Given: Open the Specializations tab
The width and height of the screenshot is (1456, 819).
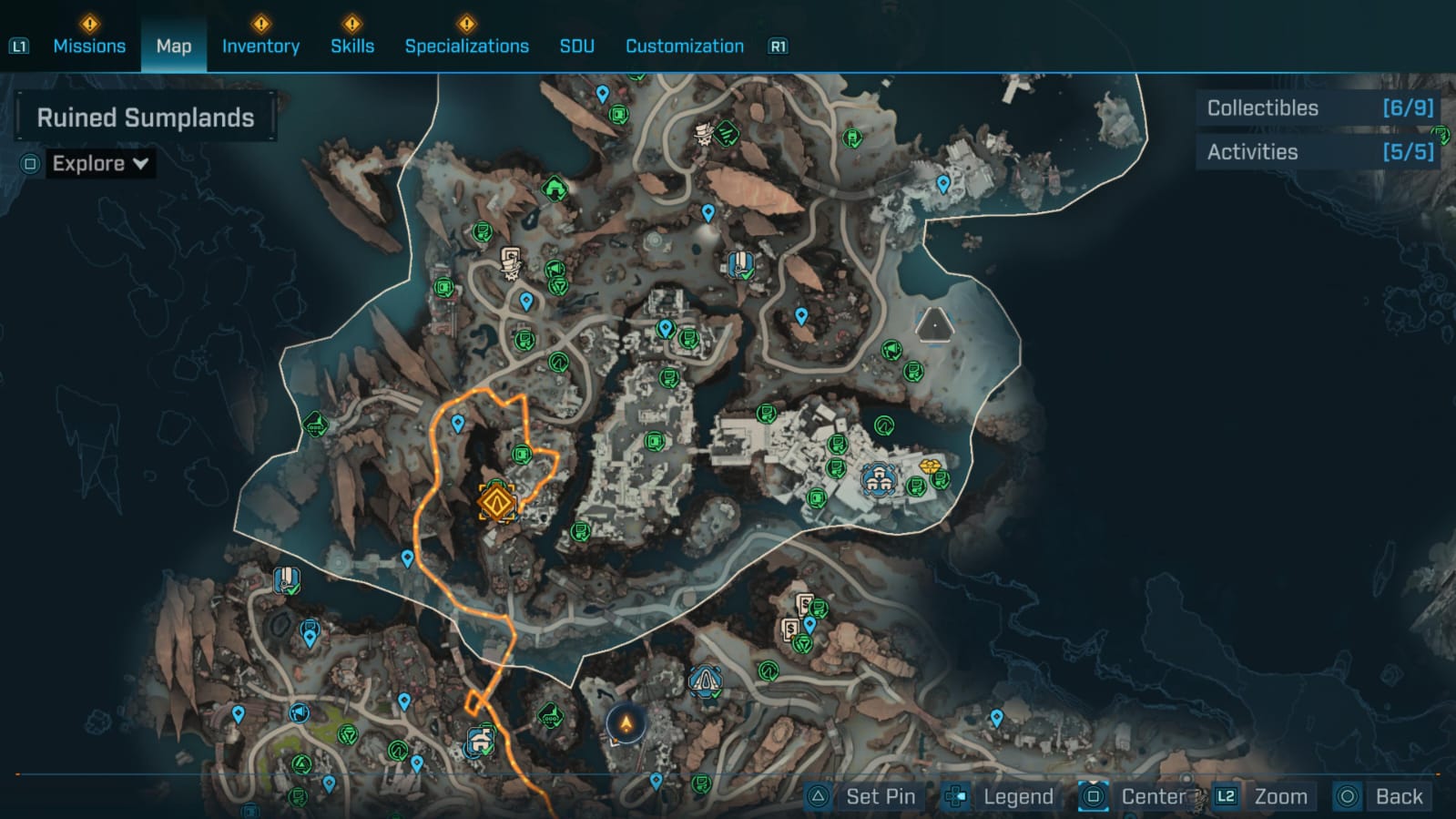Looking at the screenshot, I should [x=466, y=46].
